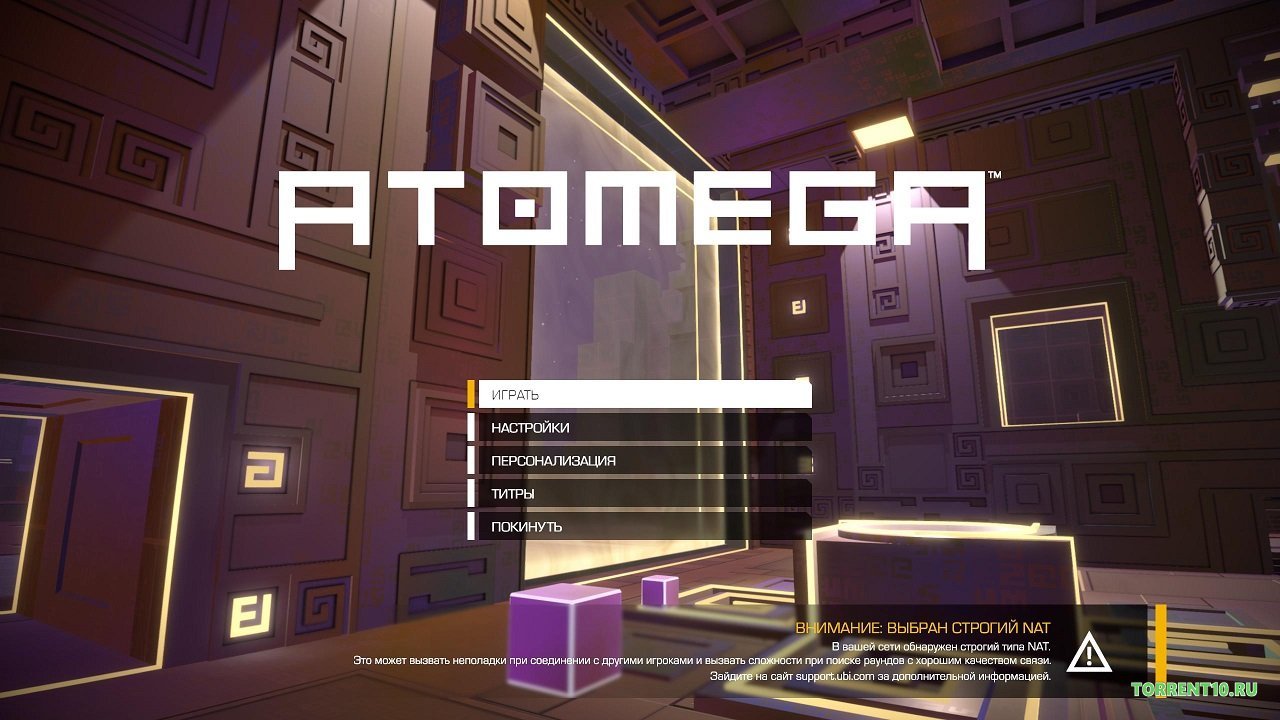Select the yellow highlight marker next to ИГРАТЬ

pyautogui.click(x=471, y=395)
